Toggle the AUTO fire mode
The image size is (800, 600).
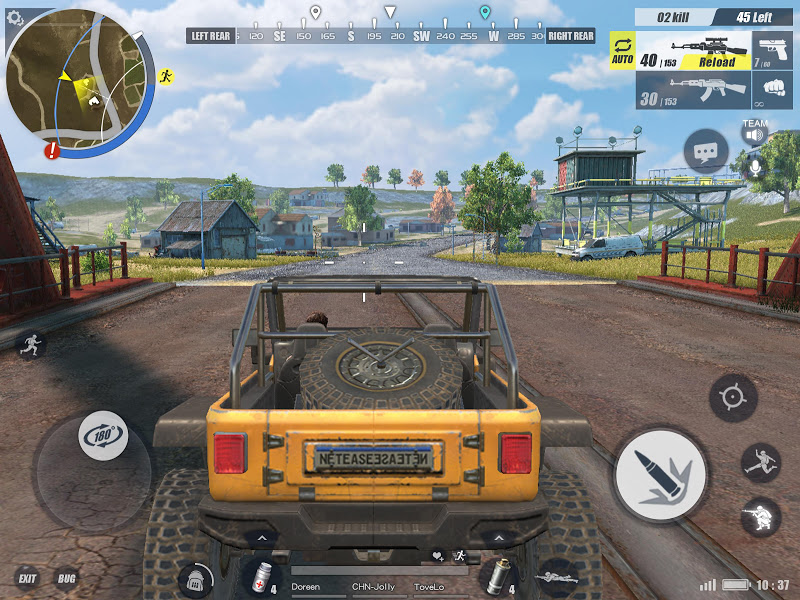point(622,51)
